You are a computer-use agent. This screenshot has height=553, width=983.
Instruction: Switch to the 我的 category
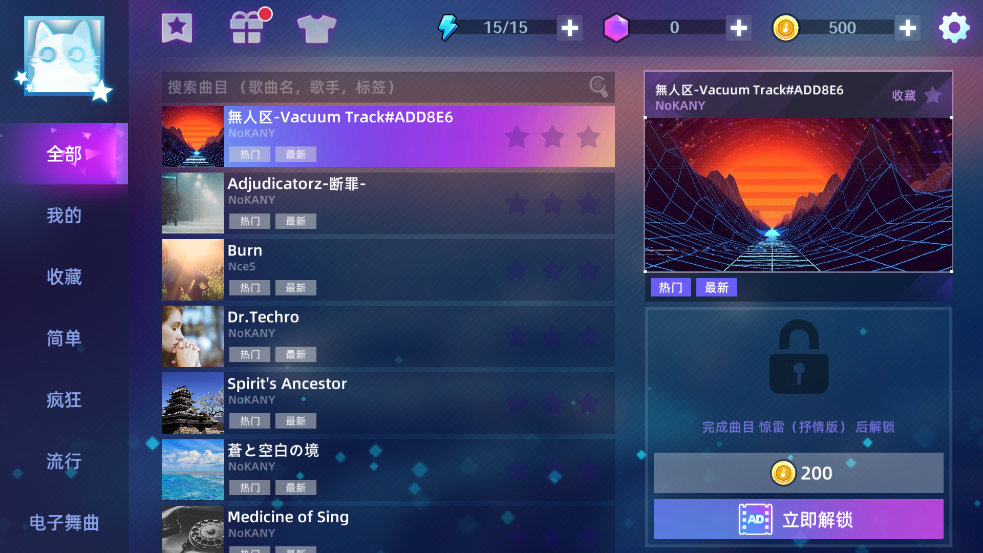[x=64, y=216]
